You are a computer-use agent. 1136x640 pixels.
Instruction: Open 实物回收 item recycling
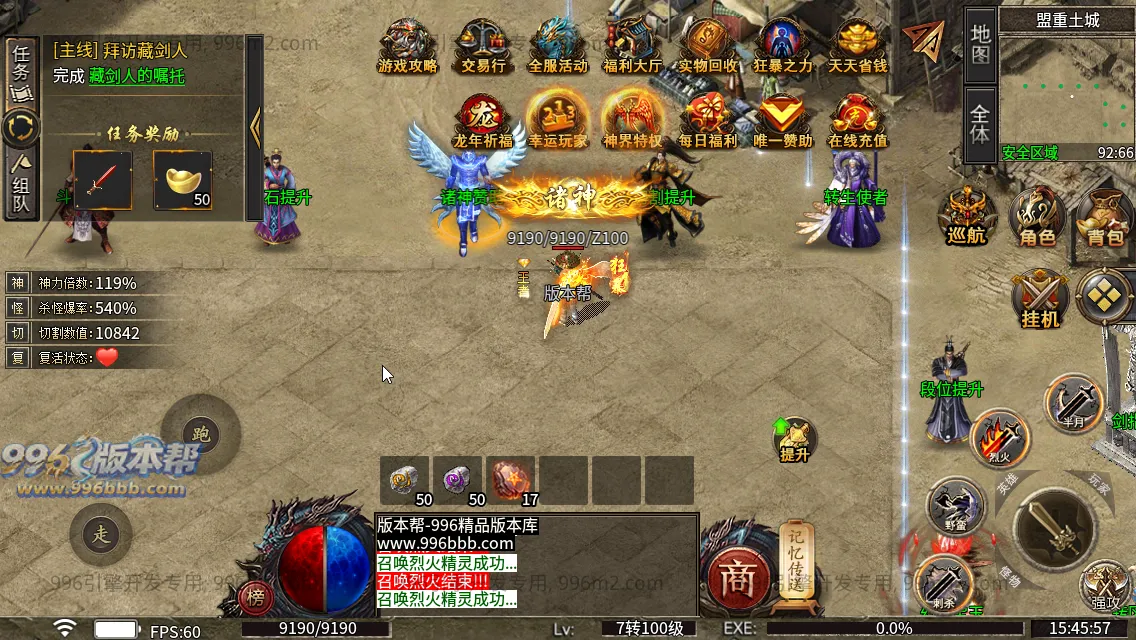pos(707,45)
